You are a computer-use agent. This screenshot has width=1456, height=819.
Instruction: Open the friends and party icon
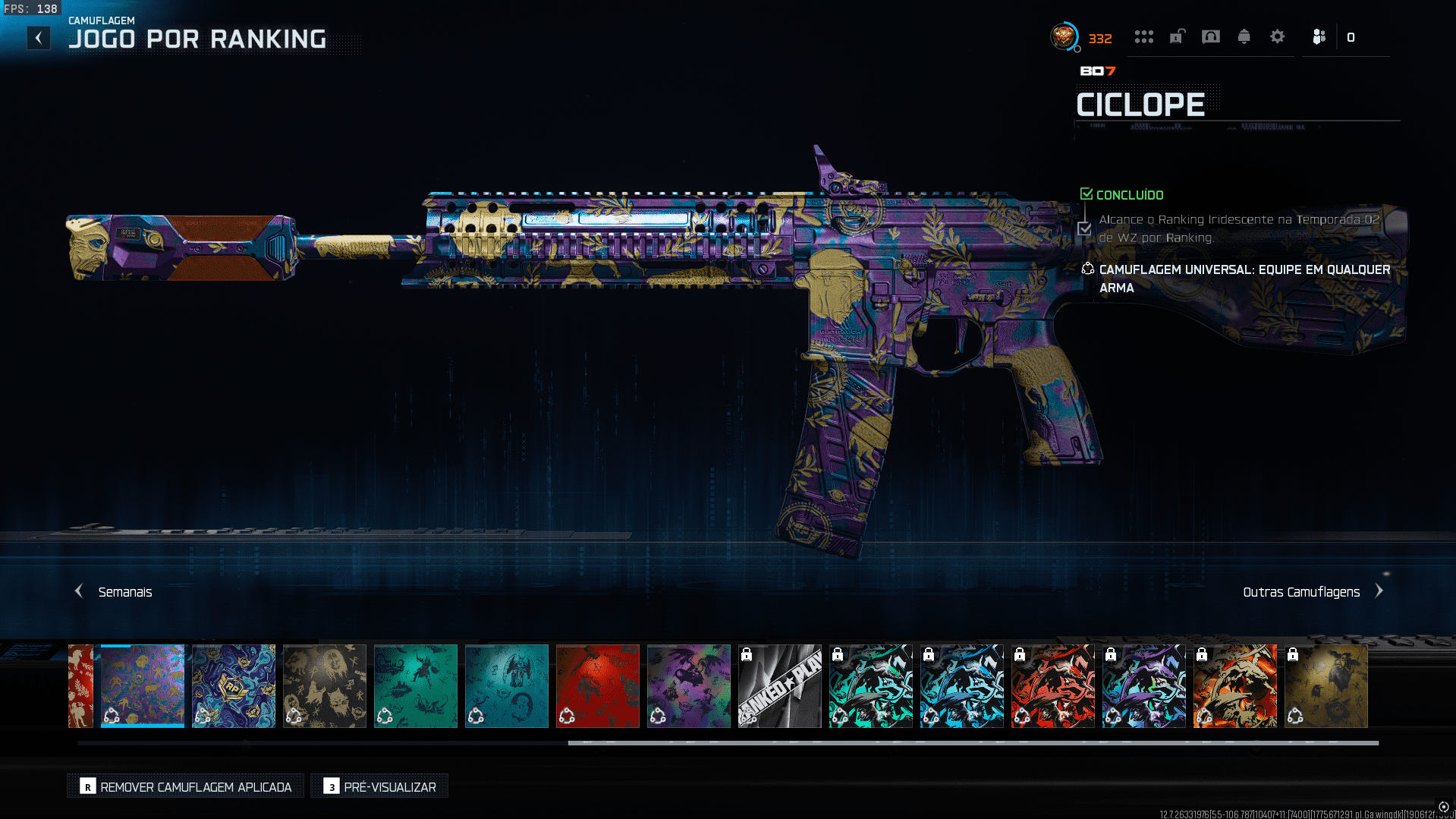(x=1319, y=36)
